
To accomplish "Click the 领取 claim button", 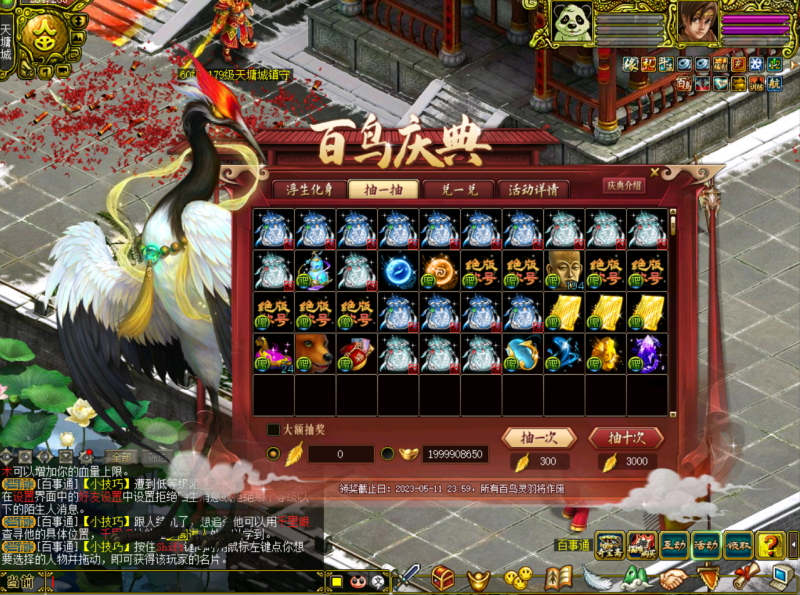I will pos(739,545).
